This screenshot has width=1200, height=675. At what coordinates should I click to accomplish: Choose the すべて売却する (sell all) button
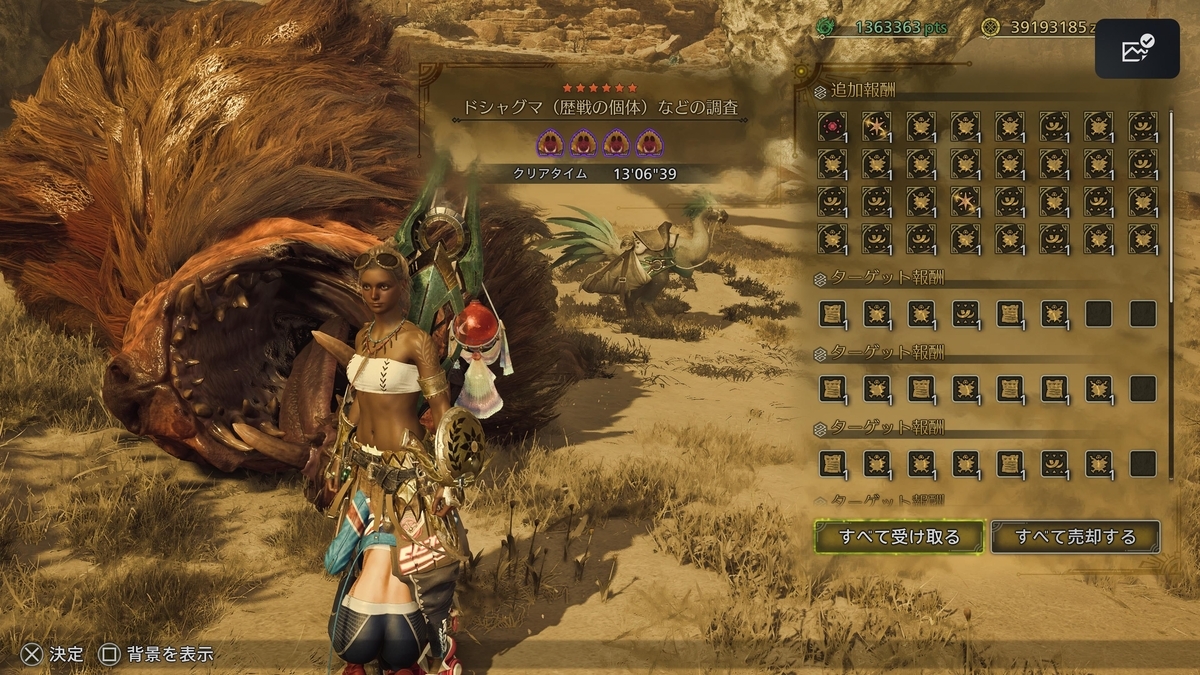[x=1075, y=537]
